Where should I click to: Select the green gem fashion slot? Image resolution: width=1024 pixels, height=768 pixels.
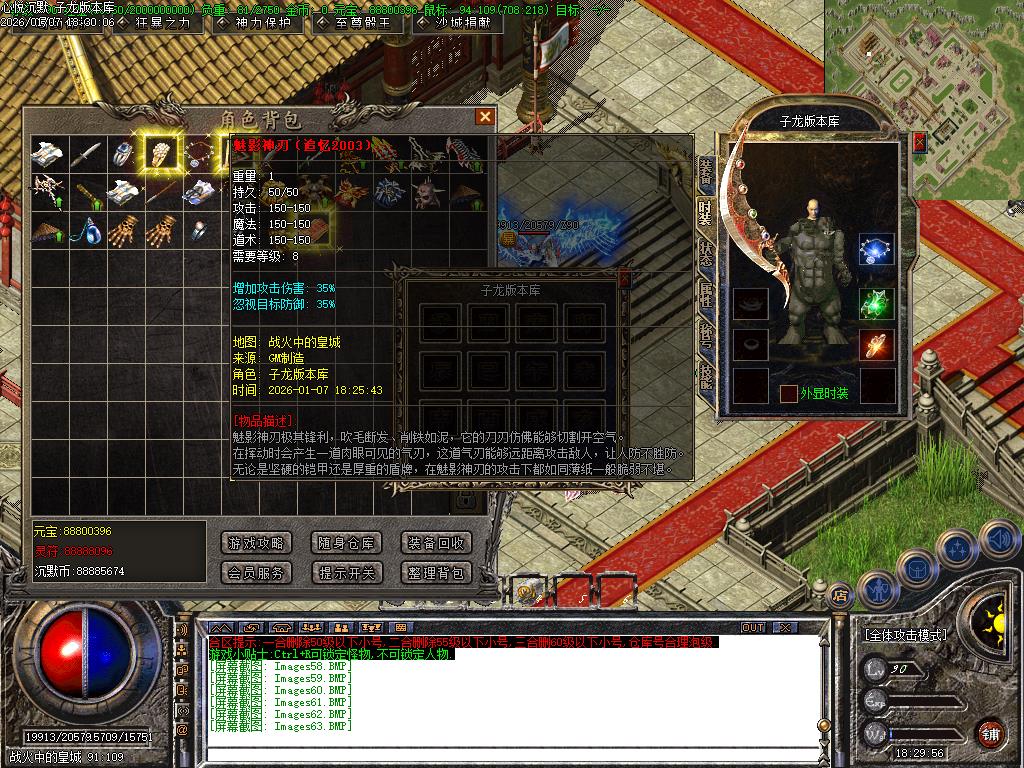click(876, 300)
